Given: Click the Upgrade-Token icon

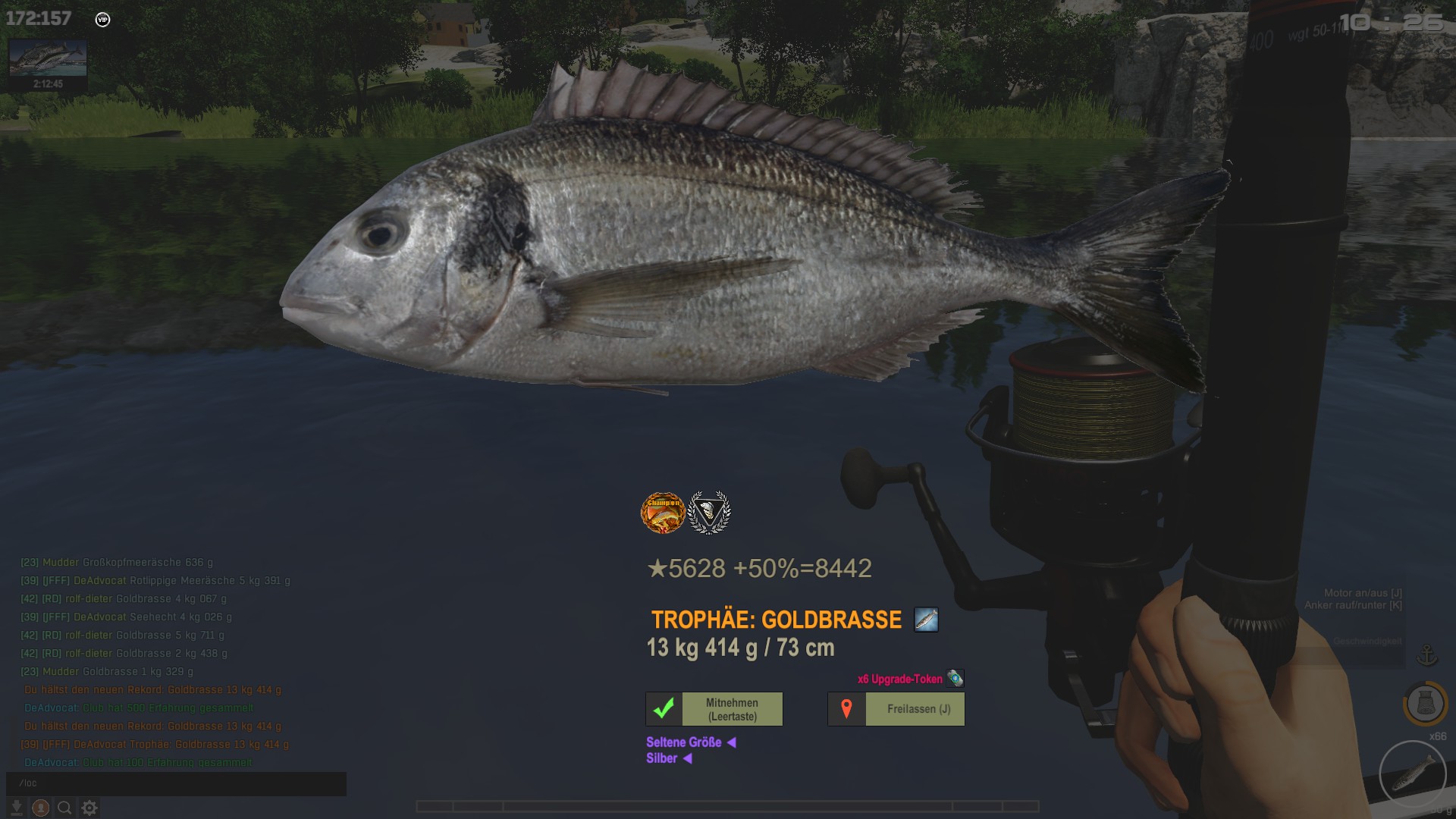Looking at the screenshot, I should pyautogui.click(x=955, y=678).
